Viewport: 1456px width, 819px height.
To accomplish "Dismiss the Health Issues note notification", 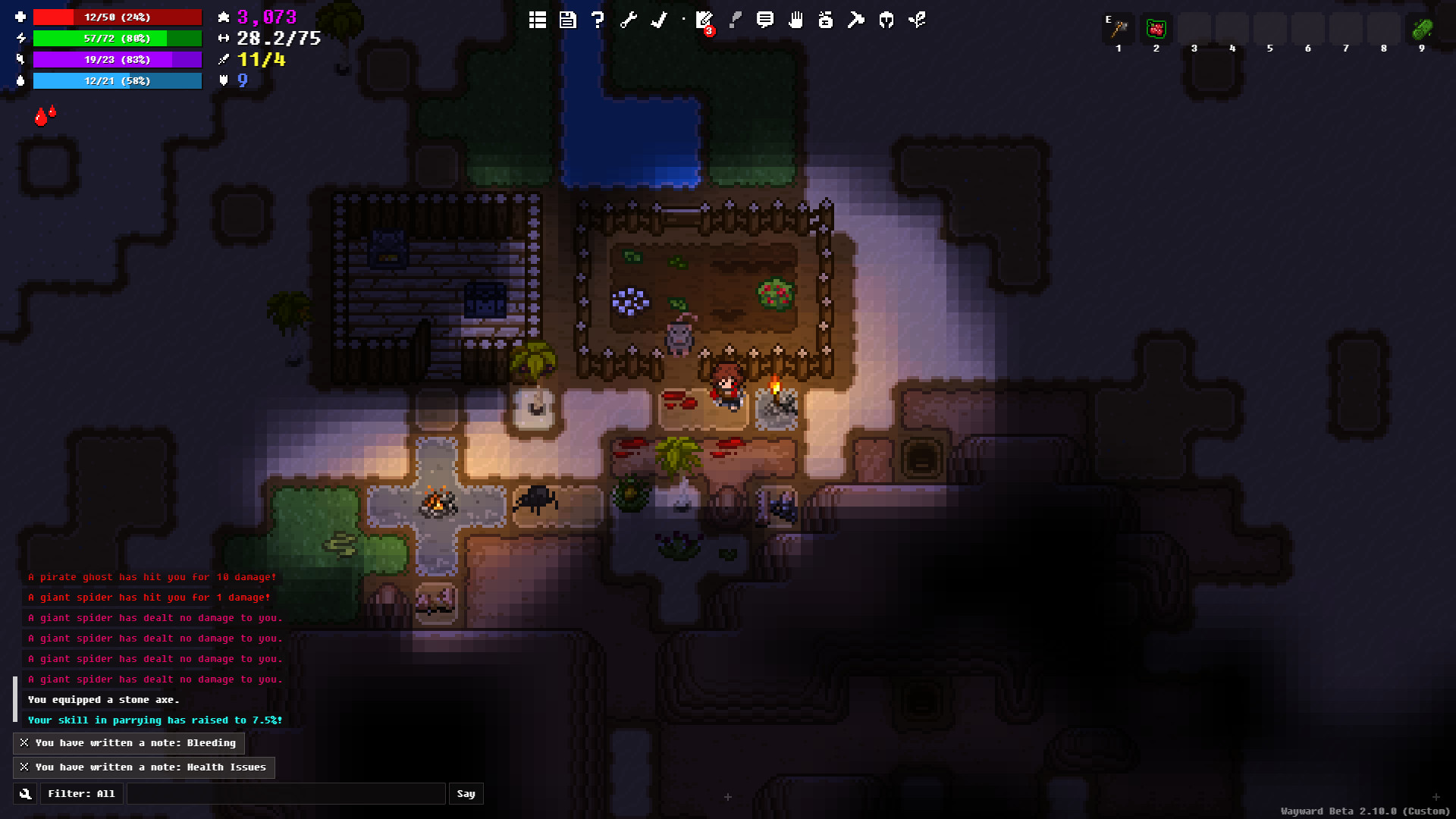I will coord(24,767).
